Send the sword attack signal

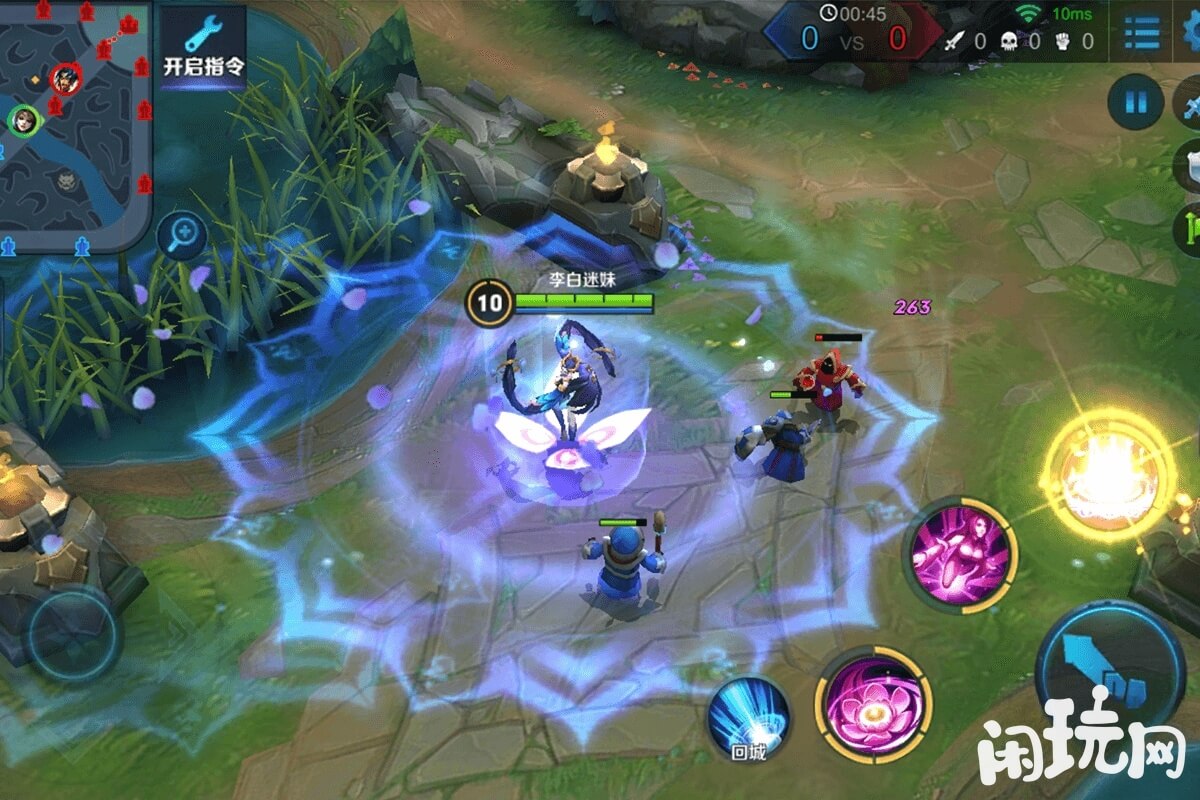[1190, 104]
